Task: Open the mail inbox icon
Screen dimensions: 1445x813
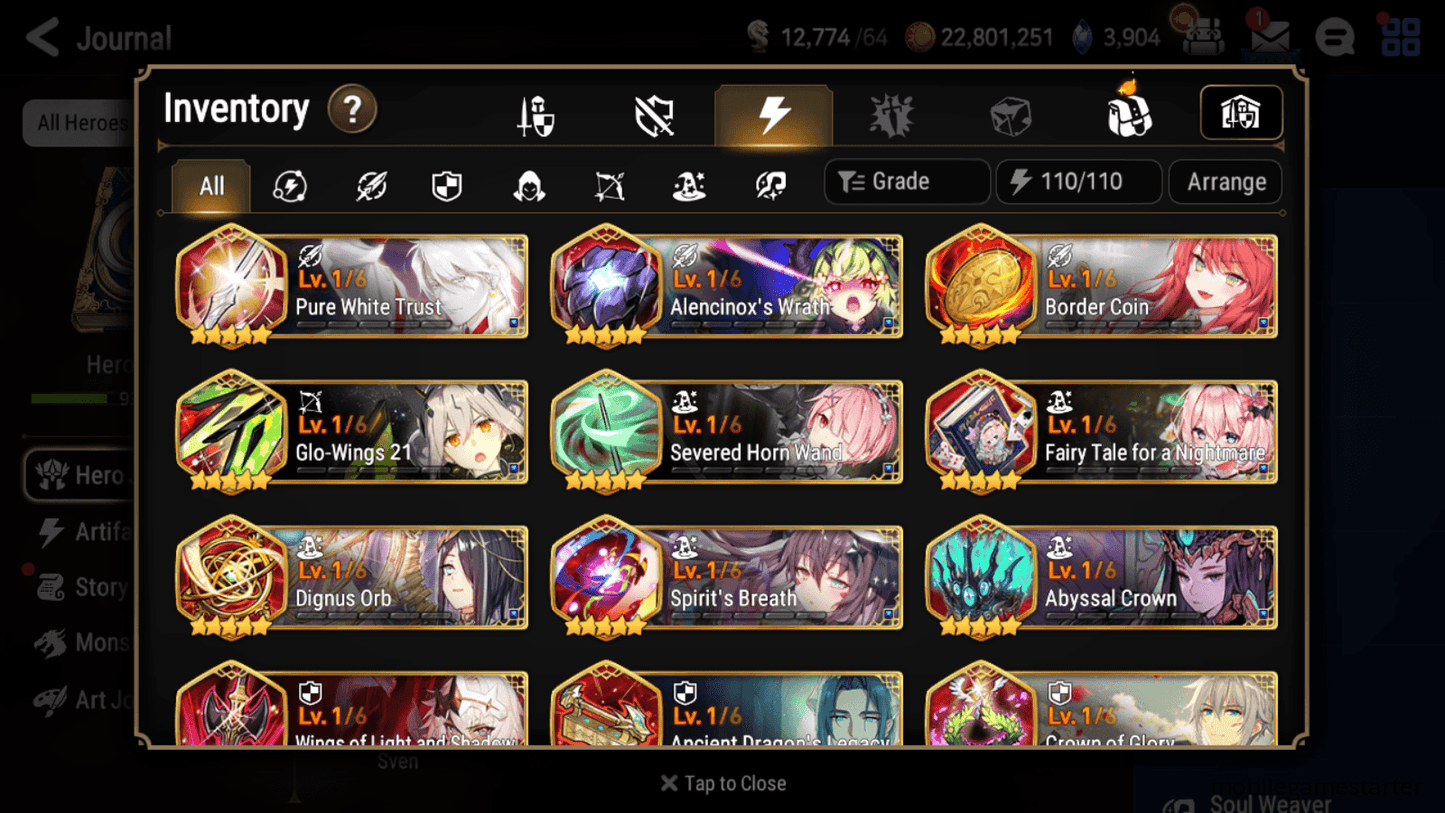Action: (x=1268, y=36)
